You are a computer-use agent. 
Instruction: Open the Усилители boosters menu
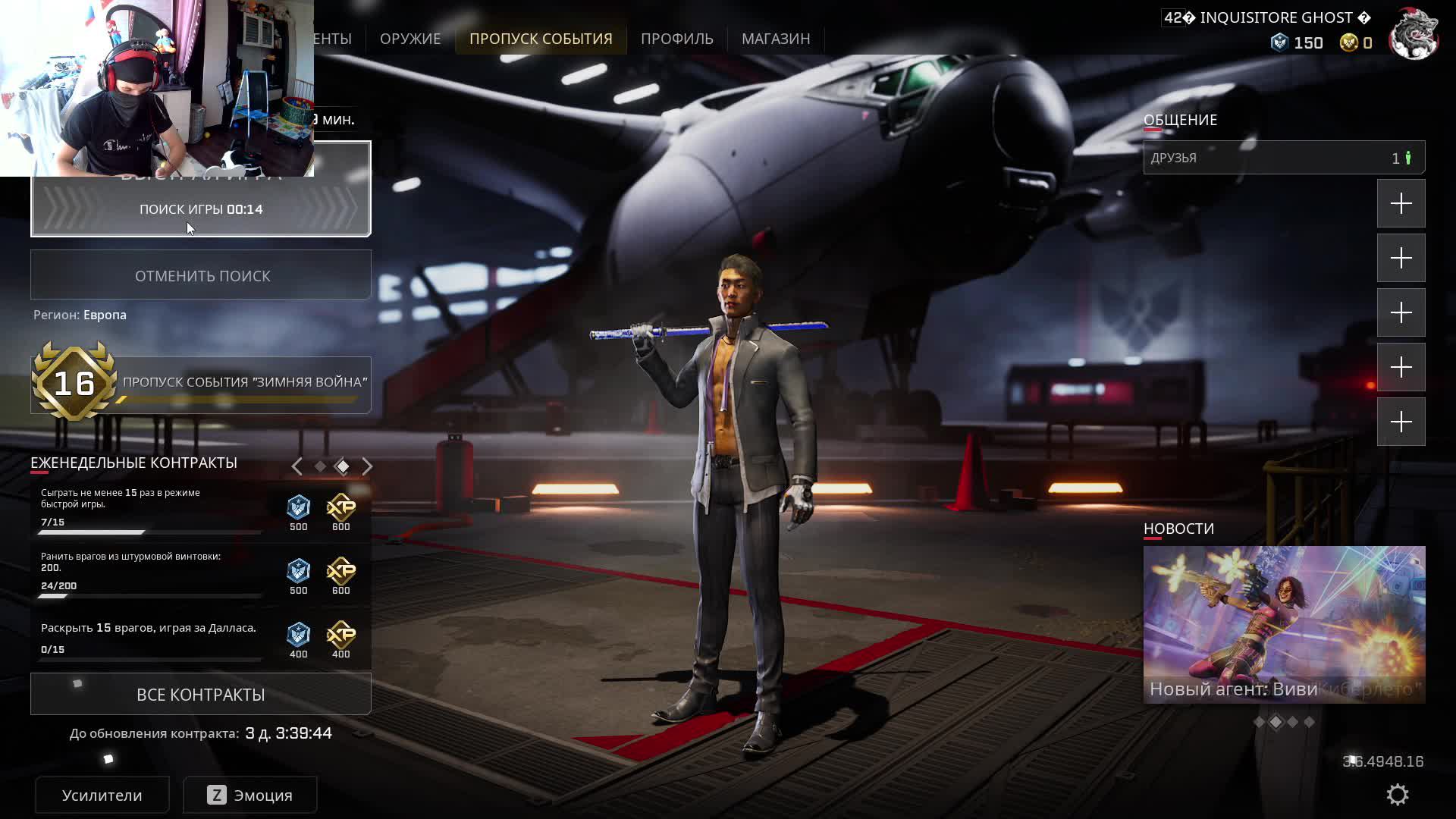102,795
